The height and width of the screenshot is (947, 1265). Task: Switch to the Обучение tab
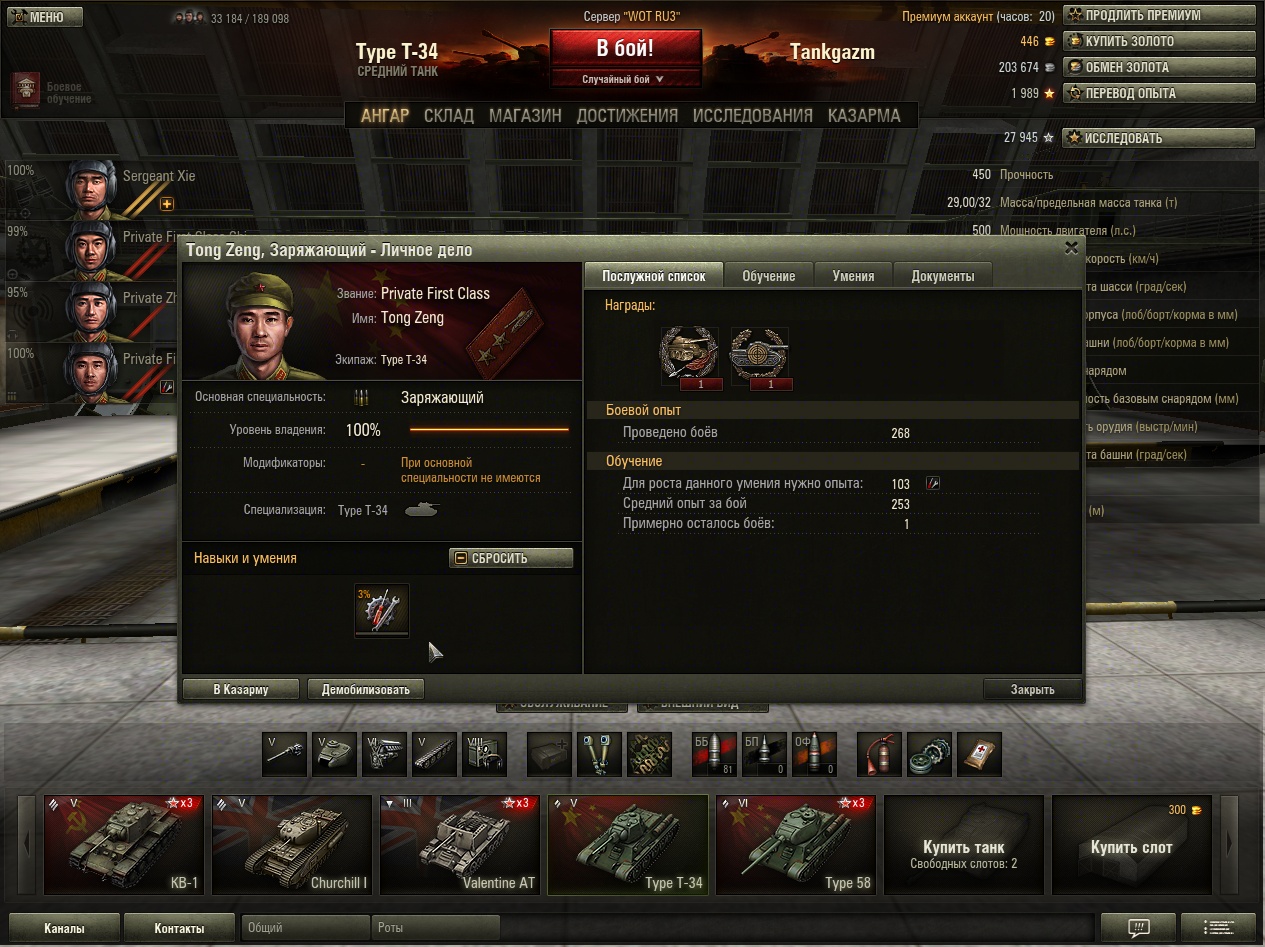click(769, 276)
